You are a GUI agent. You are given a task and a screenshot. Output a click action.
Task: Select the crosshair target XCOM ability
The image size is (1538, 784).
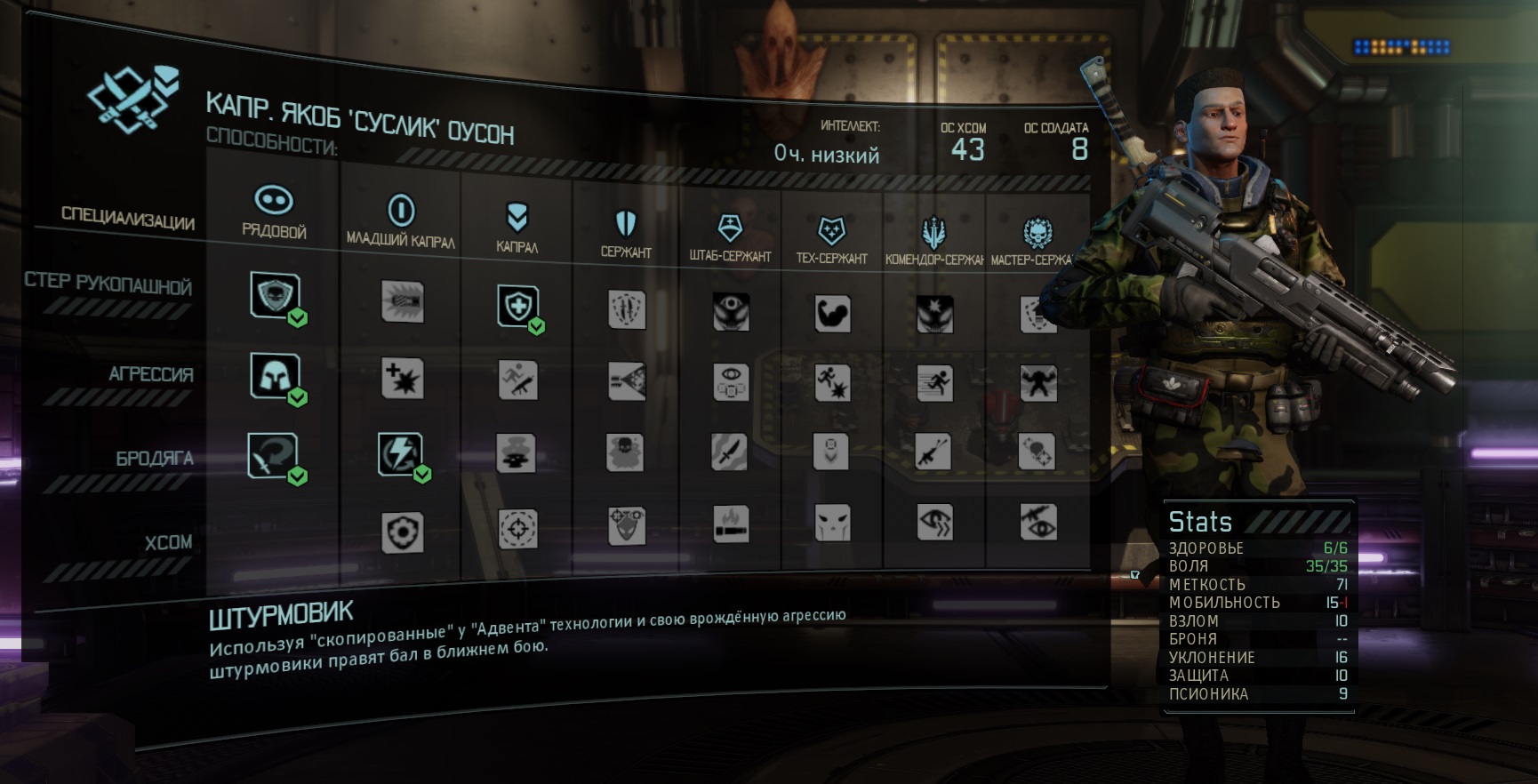(518, 530)
